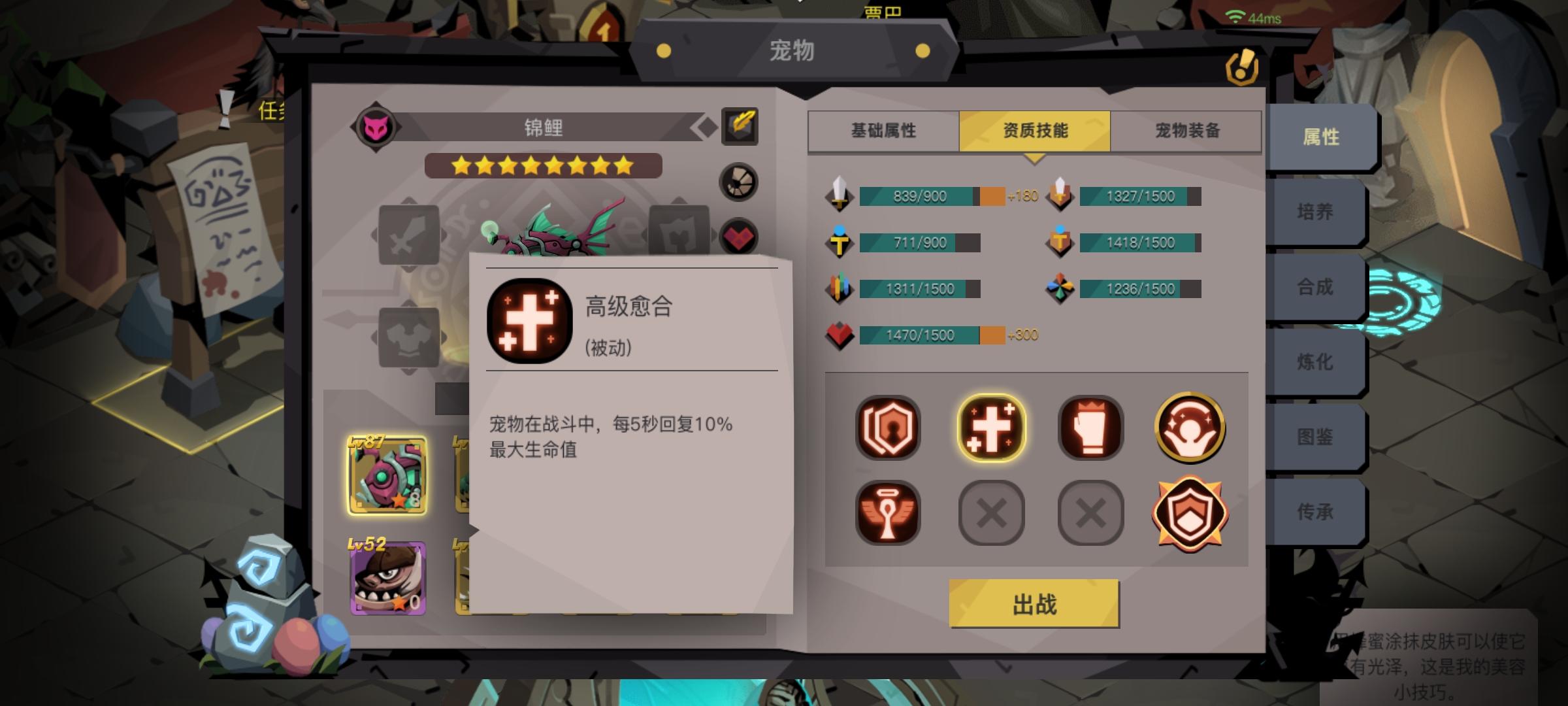Select the fist skill icon
Viewport: 1568px width, 706px height.
click(1091, 428)
